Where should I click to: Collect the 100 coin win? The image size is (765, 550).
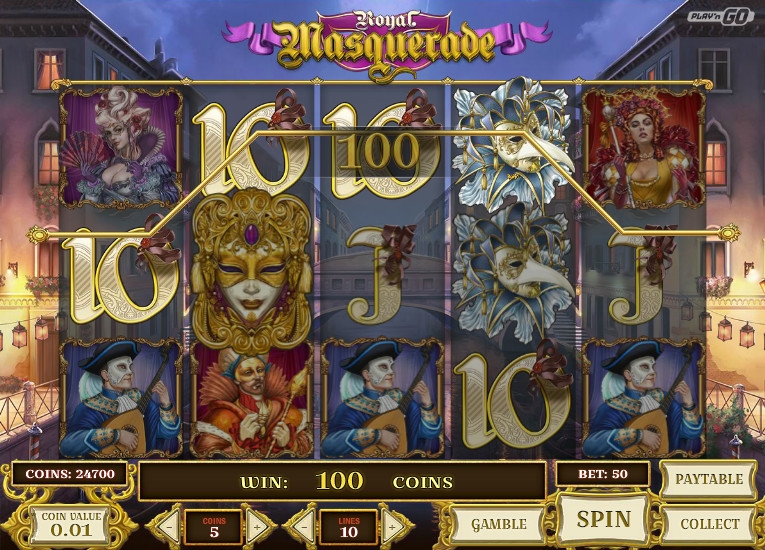tap(709, 522)
